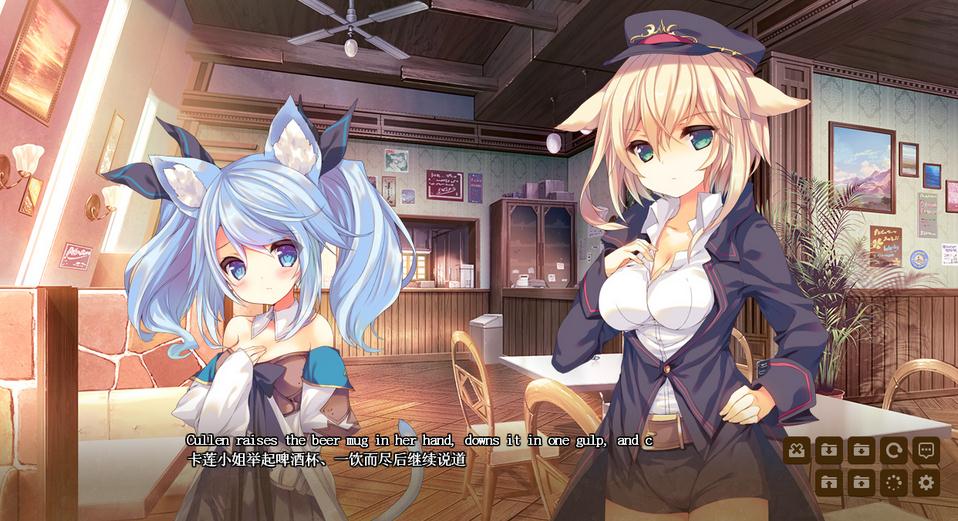The image size is (958, 521).
Task: Click the box icon marked with an X
Action: [796, 450]
